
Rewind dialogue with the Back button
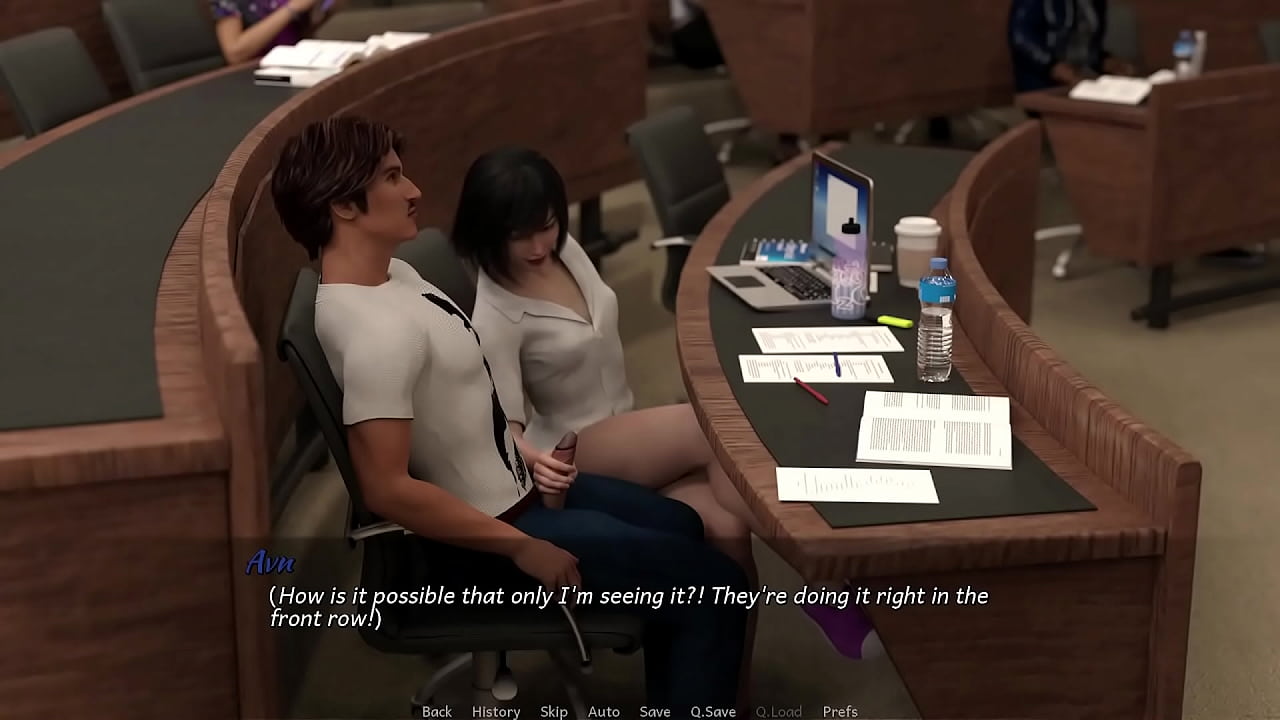tap(437, 711)
